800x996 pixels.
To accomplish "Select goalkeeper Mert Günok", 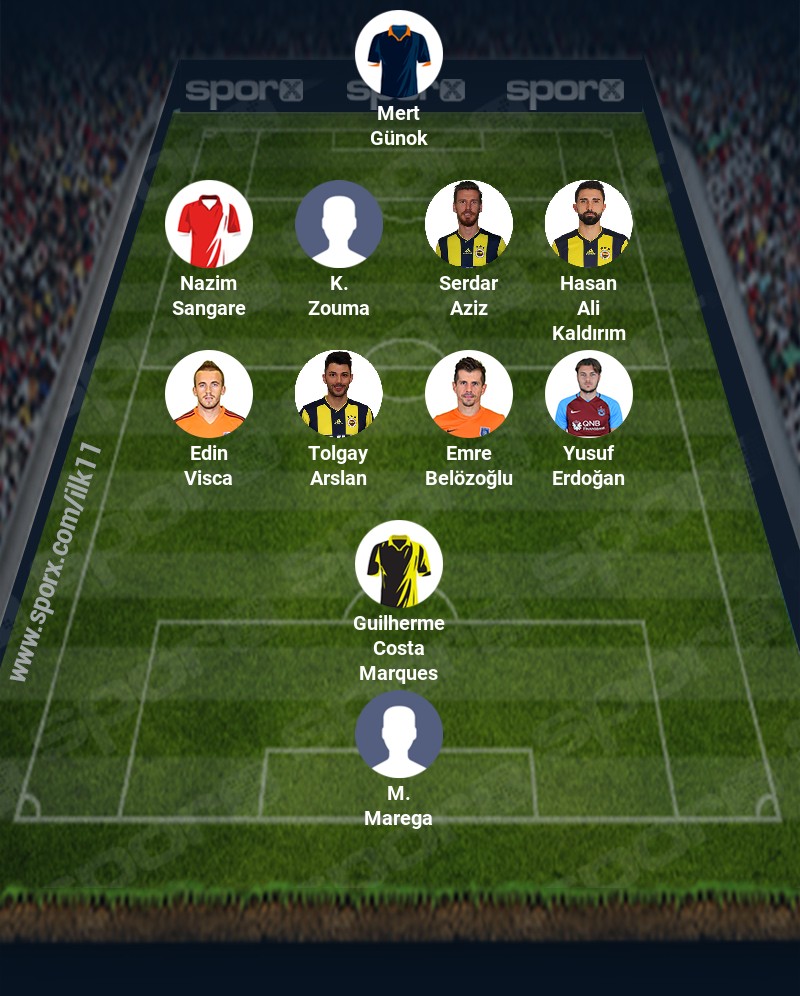I will tap(399, 54).
